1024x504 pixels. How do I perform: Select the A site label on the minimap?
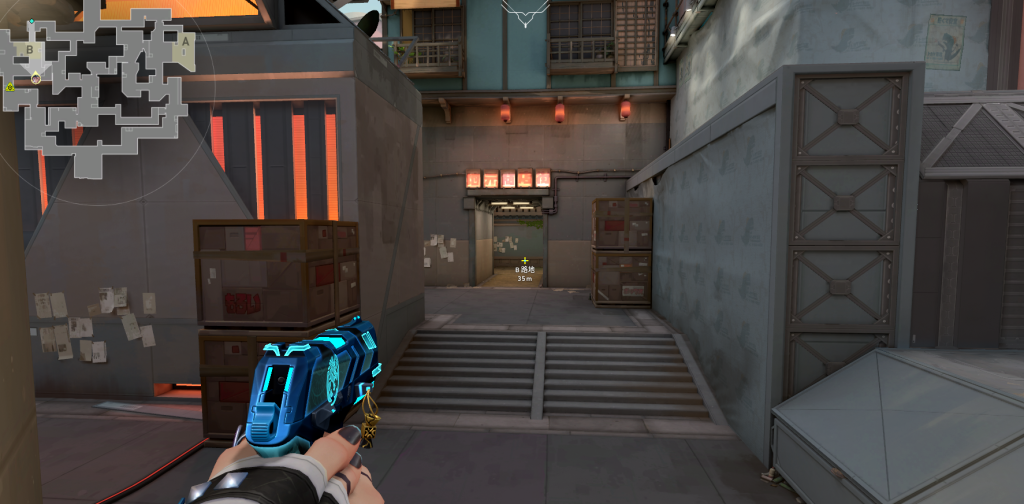(x=184, y=42)
